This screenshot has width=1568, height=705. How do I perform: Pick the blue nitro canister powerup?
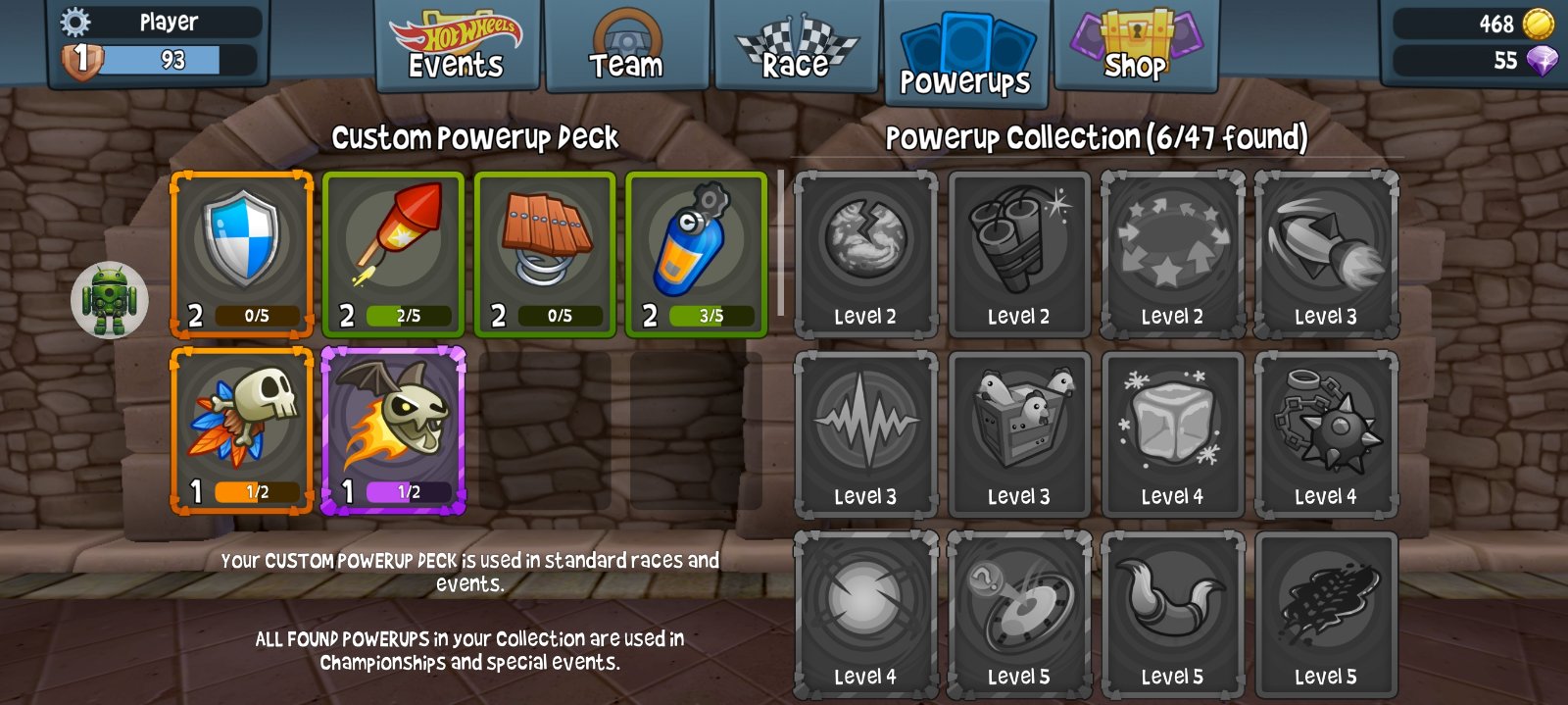(696, 254)
